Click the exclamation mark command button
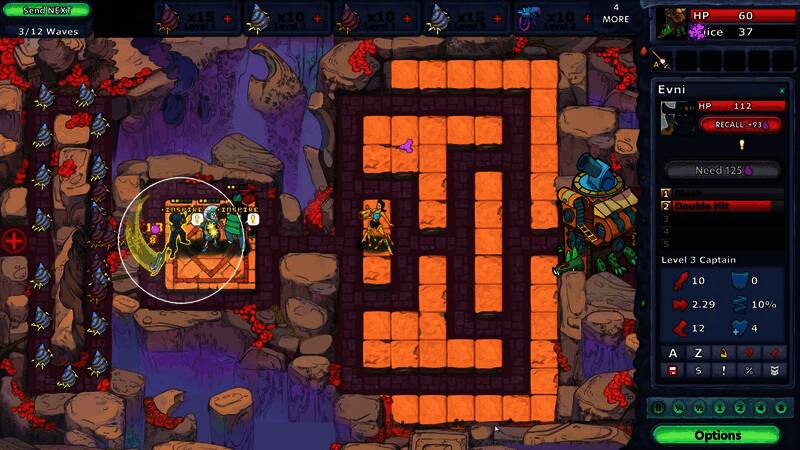This screenshot has height=450, width=800. coord(721,371)
